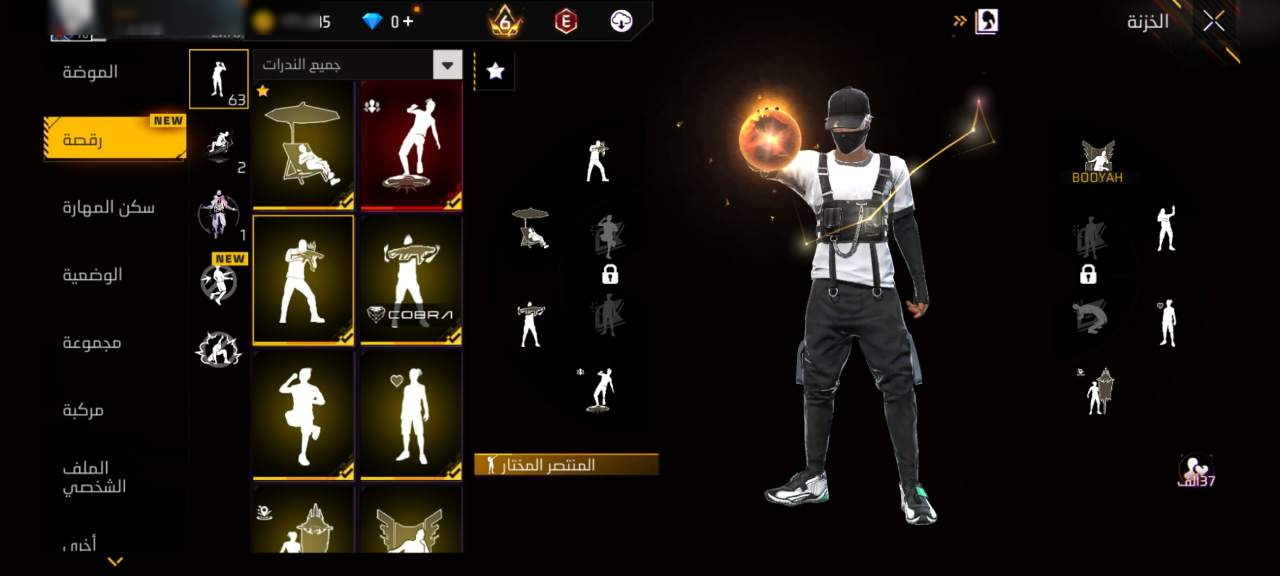Open the emote sub-category showing 63
The width and height of the screenshot is (1280, 576).
(219, 79)
